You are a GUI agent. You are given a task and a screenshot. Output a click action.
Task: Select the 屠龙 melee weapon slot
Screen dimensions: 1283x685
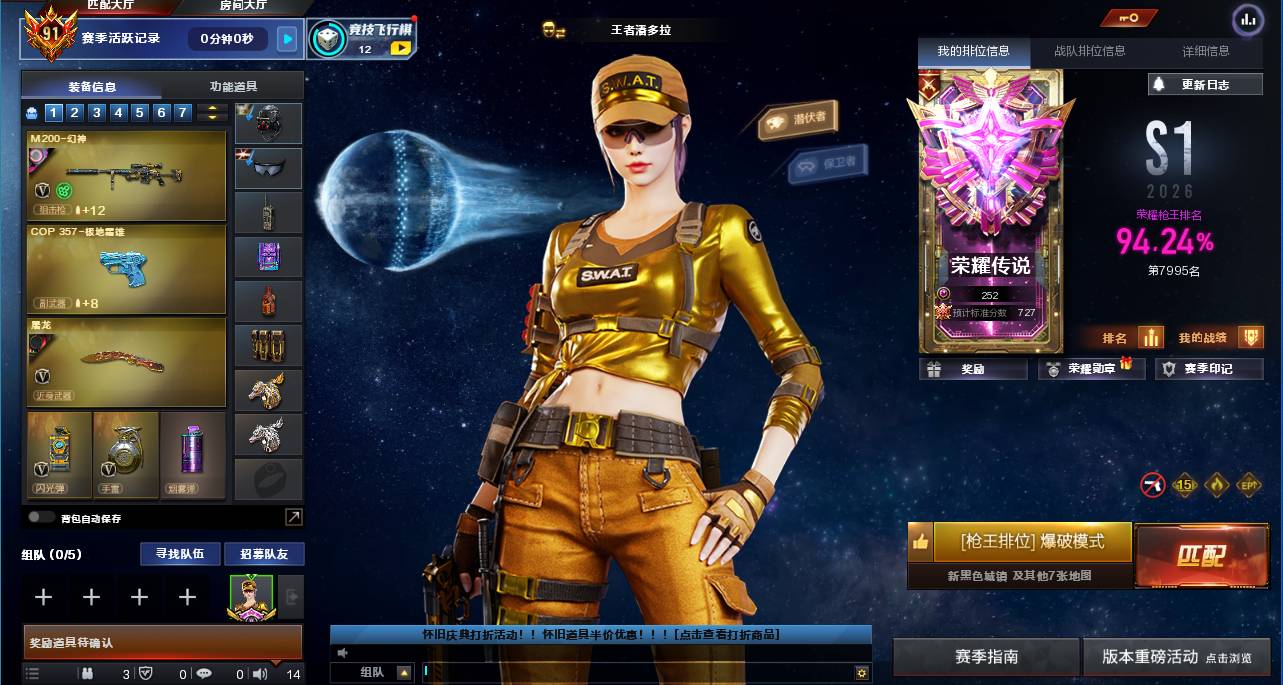(127, 361)
